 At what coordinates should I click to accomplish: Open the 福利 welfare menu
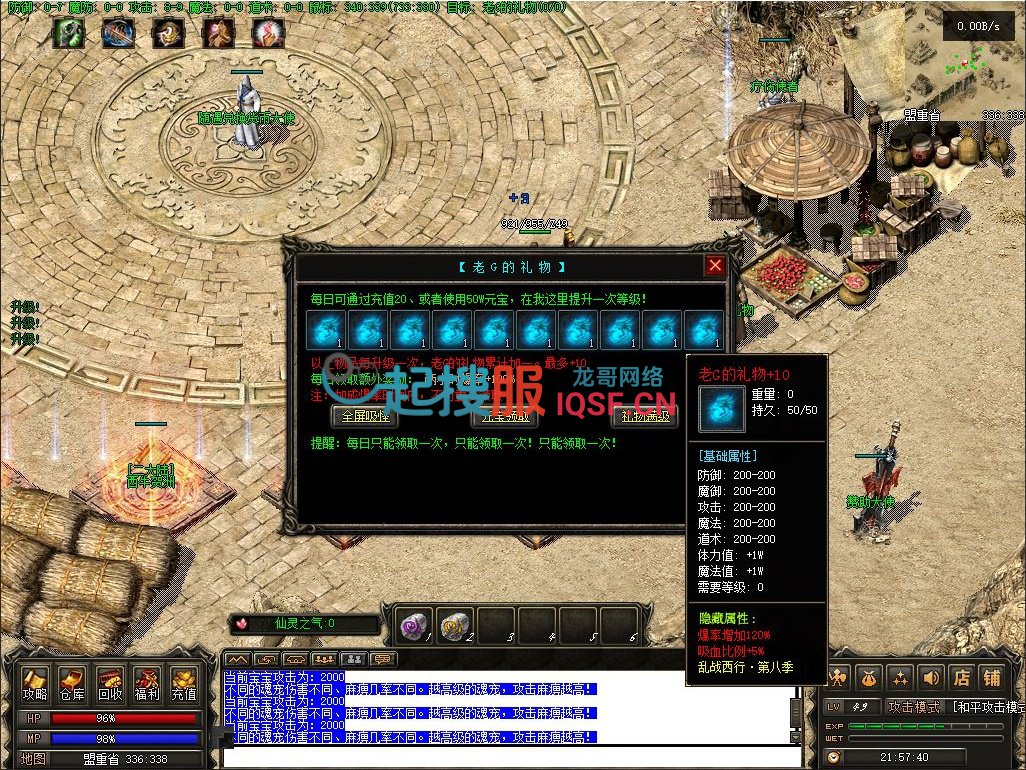tap(146, 684)
